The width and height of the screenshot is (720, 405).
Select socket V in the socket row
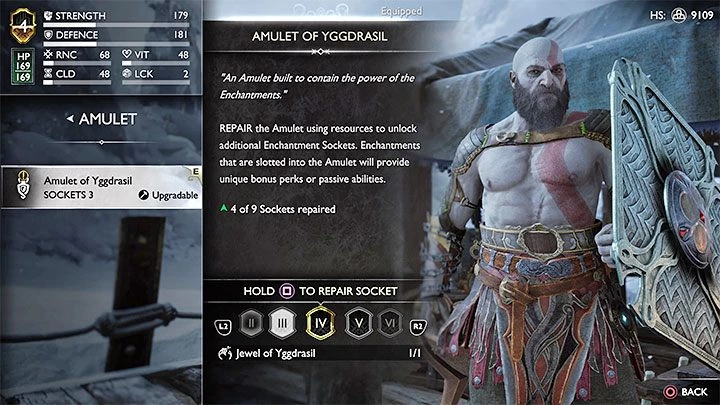pyautogui.click(x=357, y=324)
